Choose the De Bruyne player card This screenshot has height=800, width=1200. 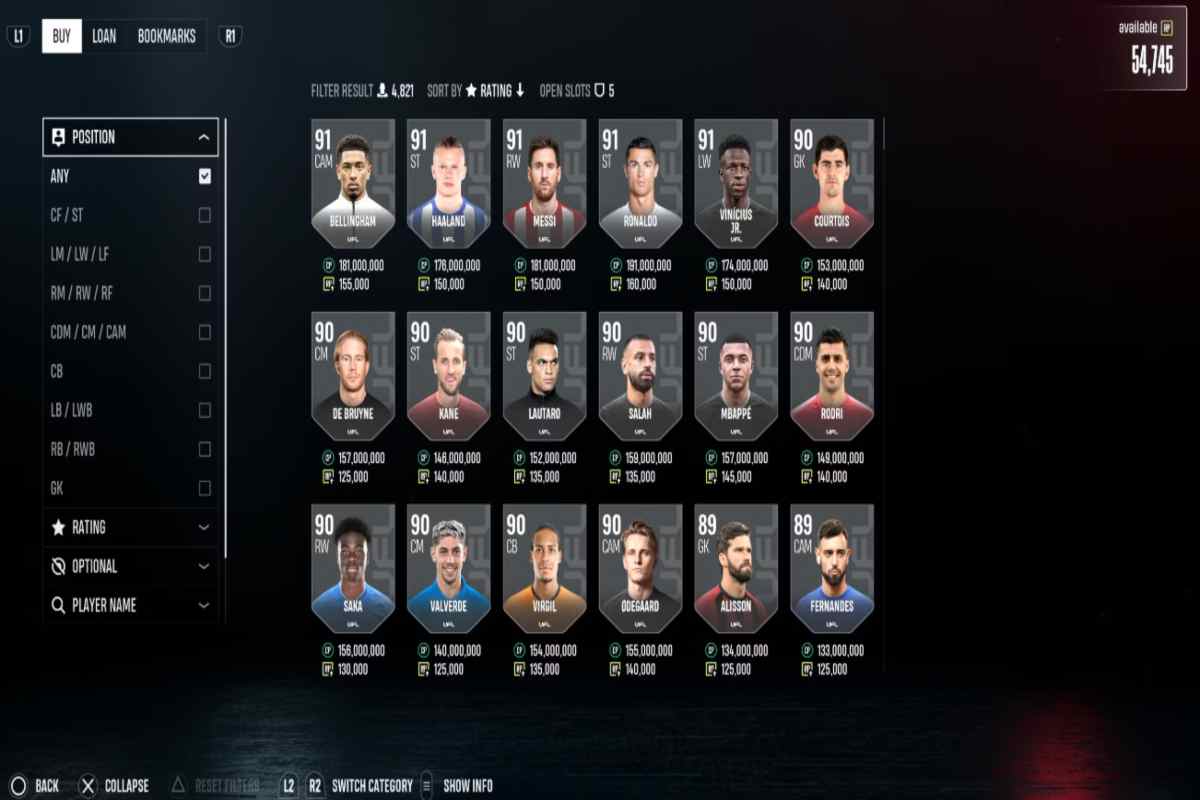click(352, 376)
